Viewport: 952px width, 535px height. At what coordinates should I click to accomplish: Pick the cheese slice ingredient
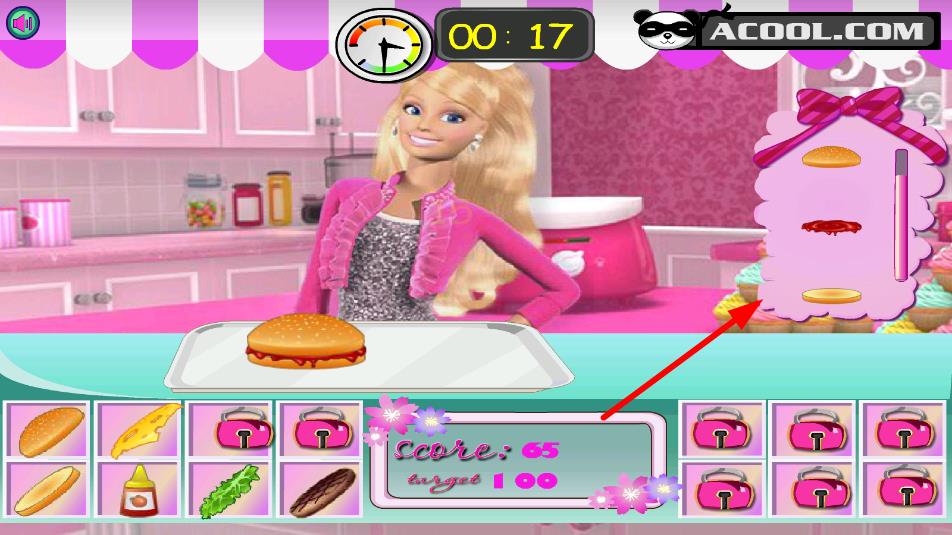tap(139, 430)
